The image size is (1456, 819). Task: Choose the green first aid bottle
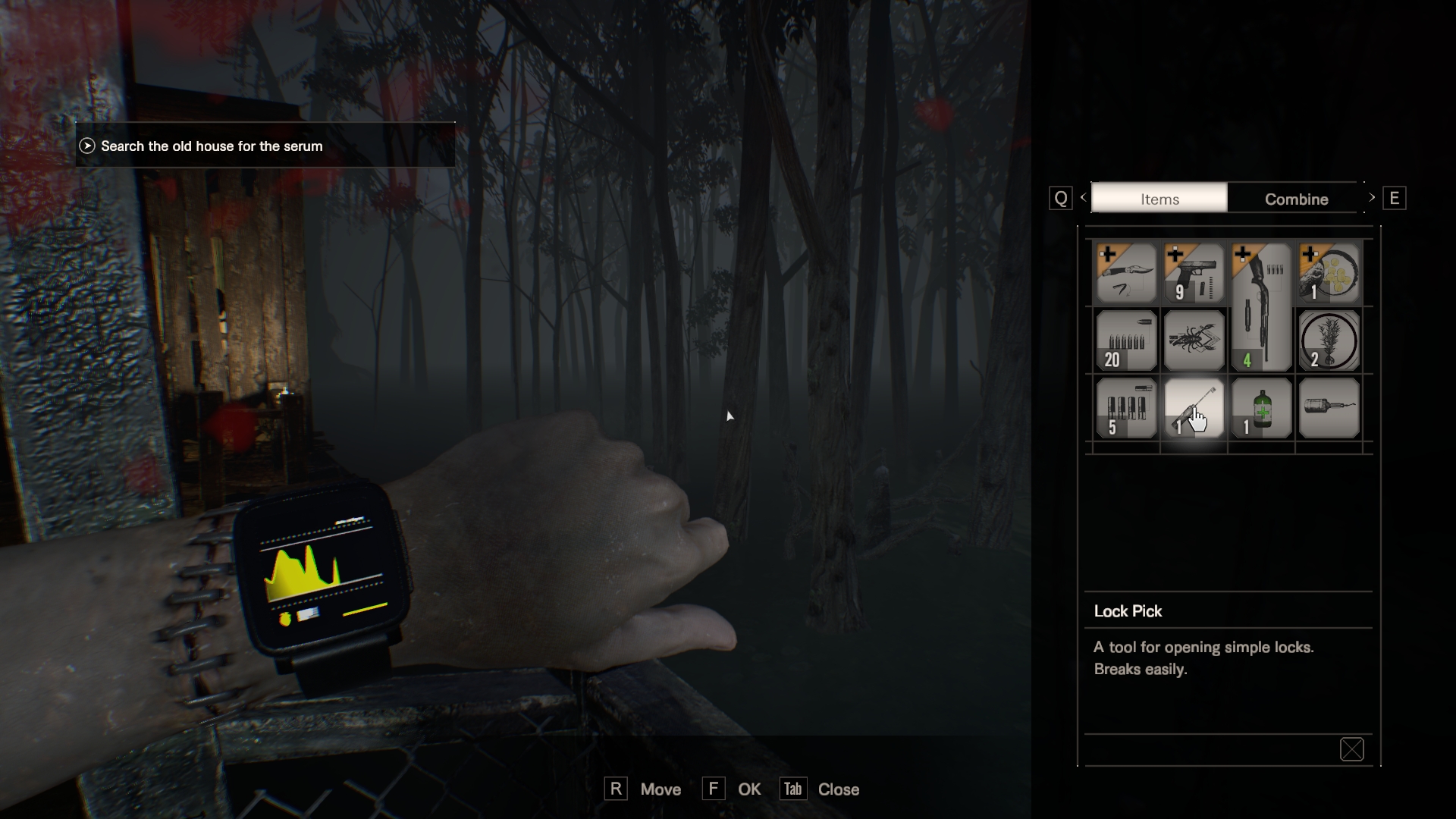pos(1261,409)
